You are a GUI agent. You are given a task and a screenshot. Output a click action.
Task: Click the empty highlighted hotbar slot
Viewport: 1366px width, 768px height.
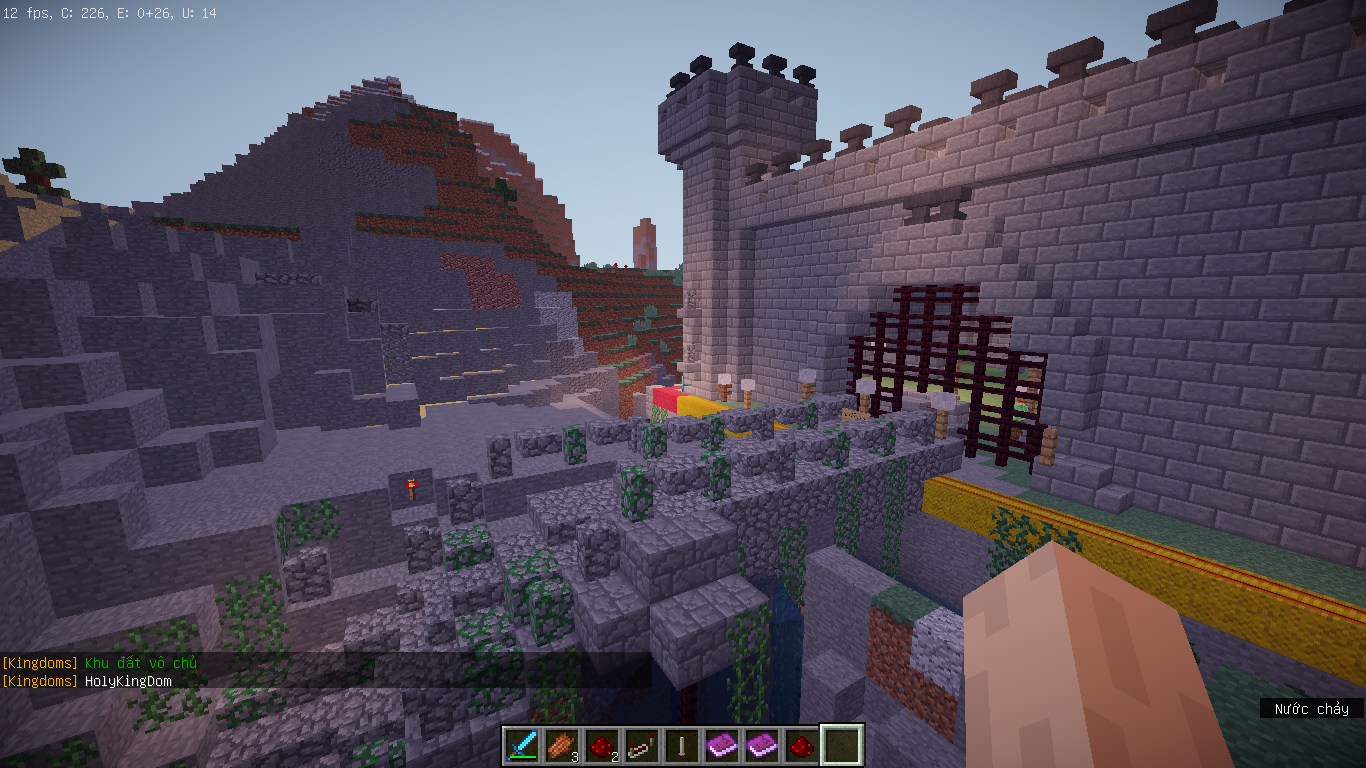pos(841,745)
